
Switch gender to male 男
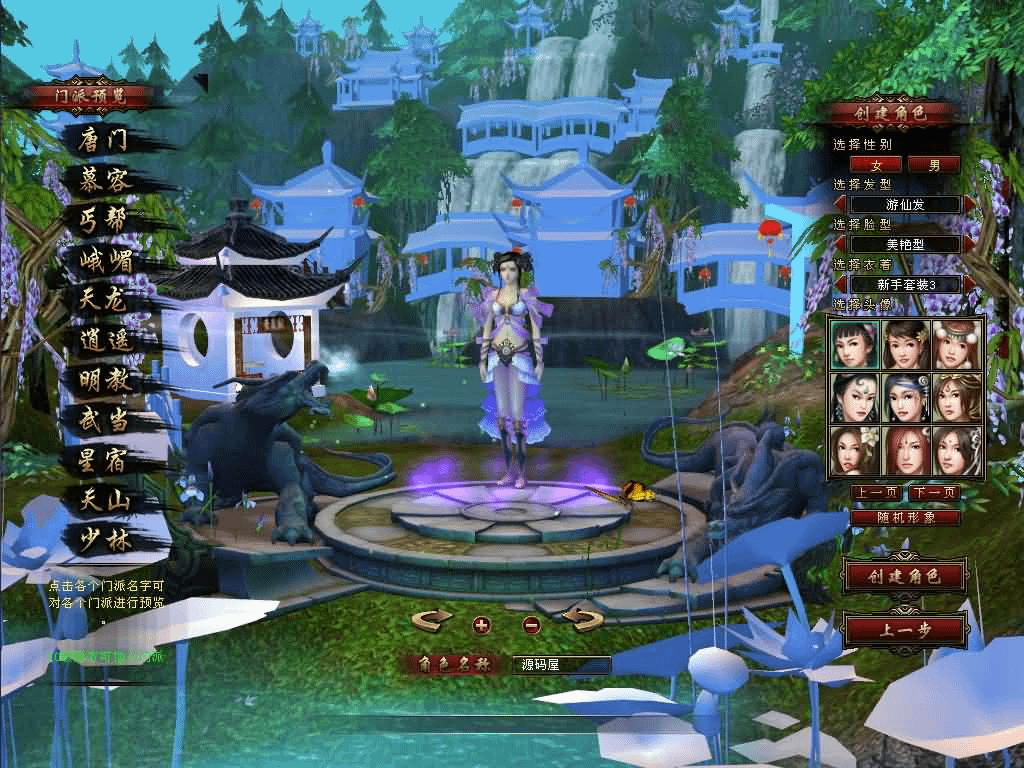934,164
